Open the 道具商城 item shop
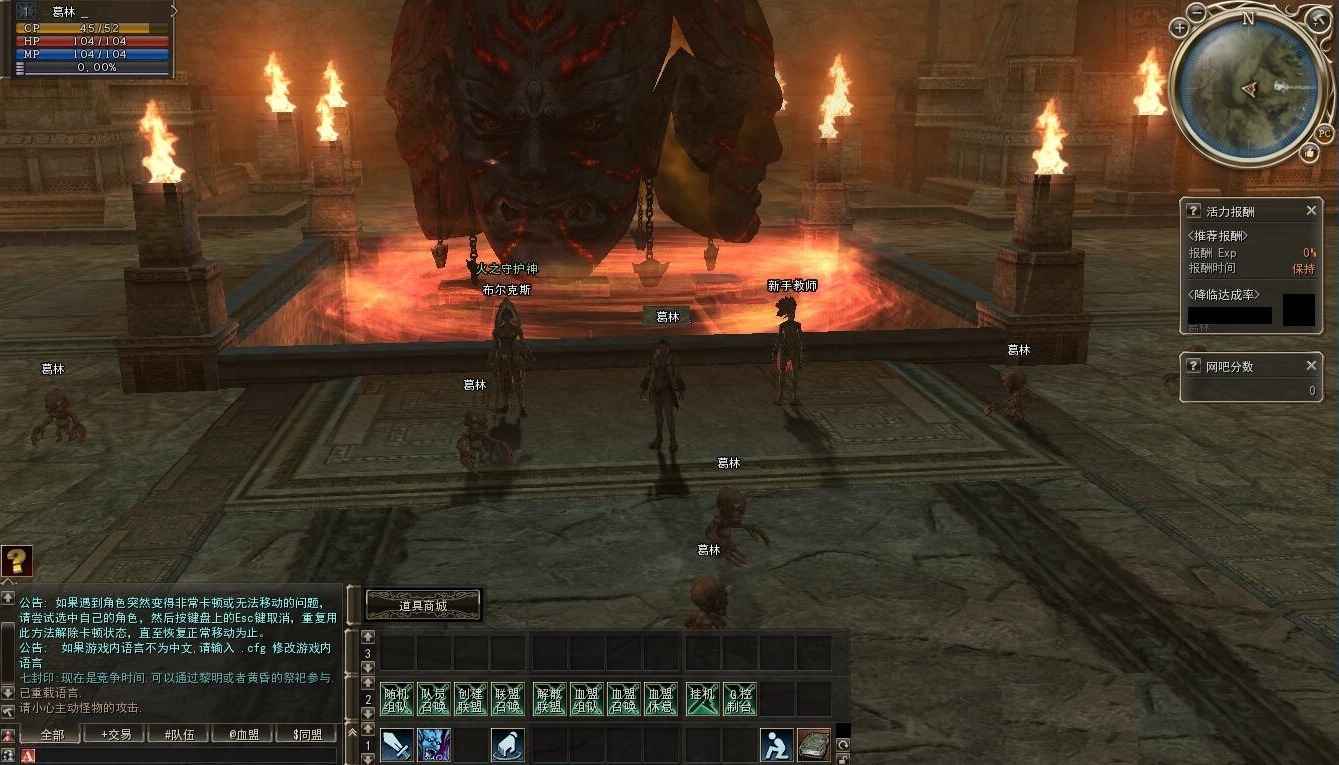The width and height of the screenshot is (1339, 765). tap(423, 605)
